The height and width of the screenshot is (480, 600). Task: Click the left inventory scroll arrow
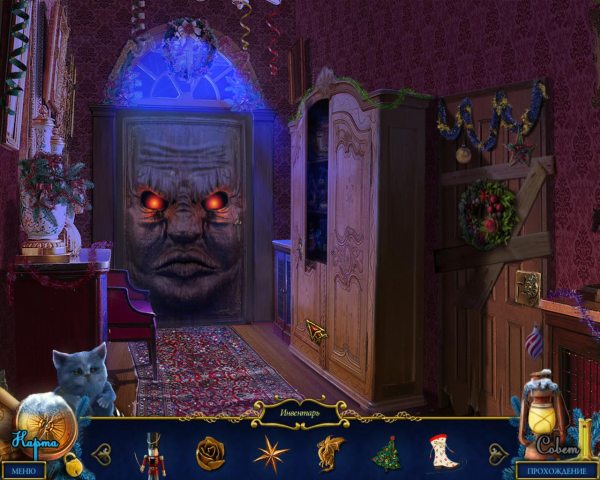coord(101,453)
